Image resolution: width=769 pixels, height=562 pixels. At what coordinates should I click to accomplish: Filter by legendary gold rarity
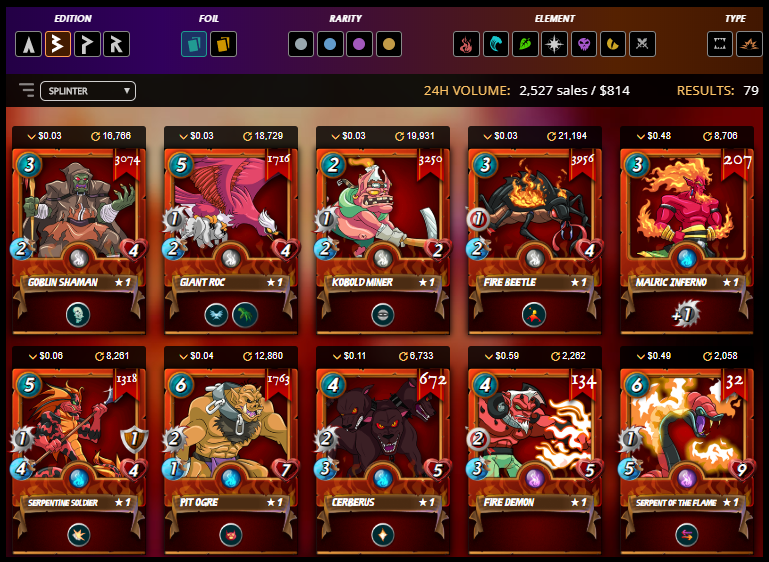(x=389, y=44)
